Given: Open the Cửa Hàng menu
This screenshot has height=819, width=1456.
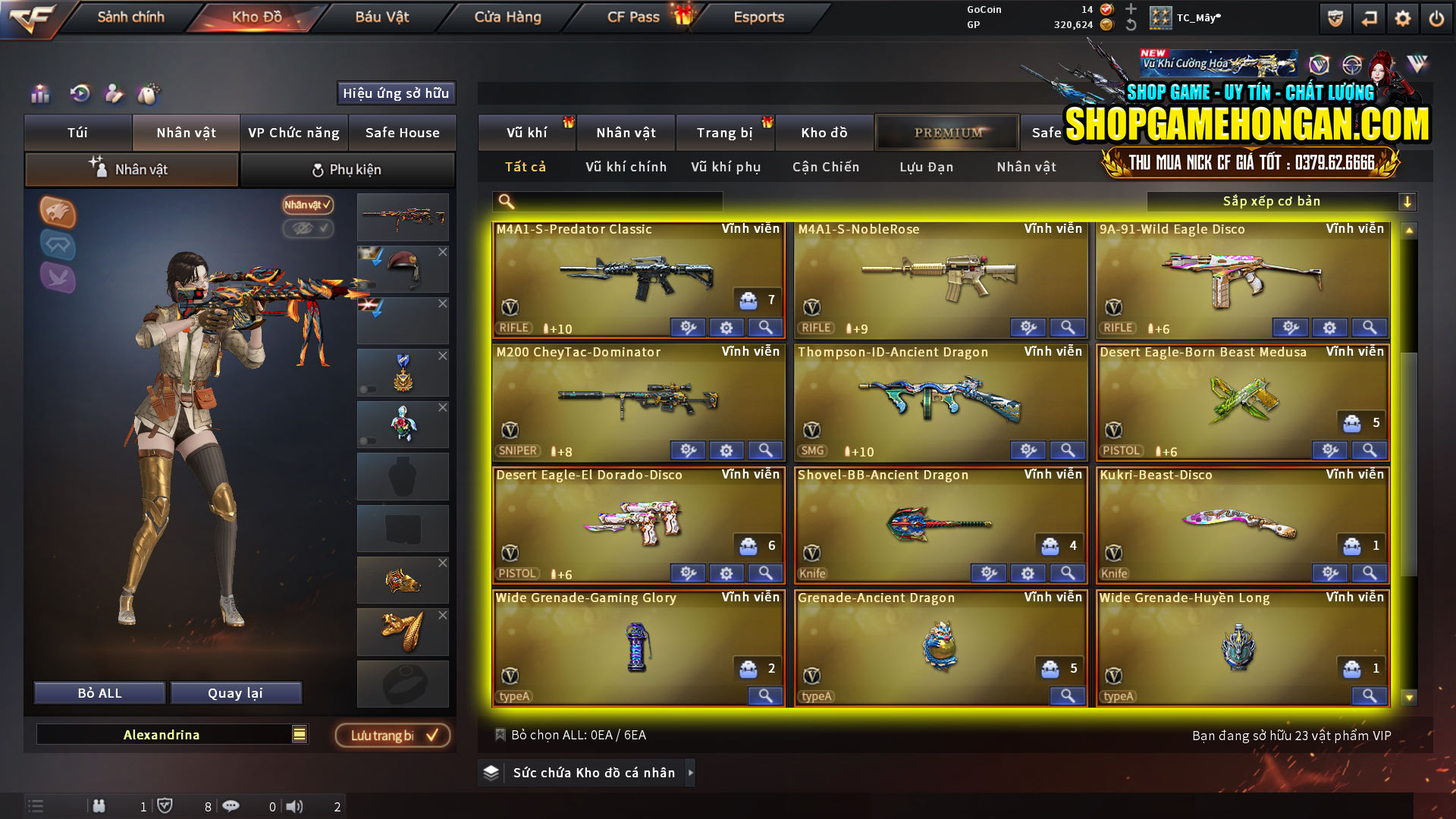Looking at the screenshot, I should (x=507, y=17).
